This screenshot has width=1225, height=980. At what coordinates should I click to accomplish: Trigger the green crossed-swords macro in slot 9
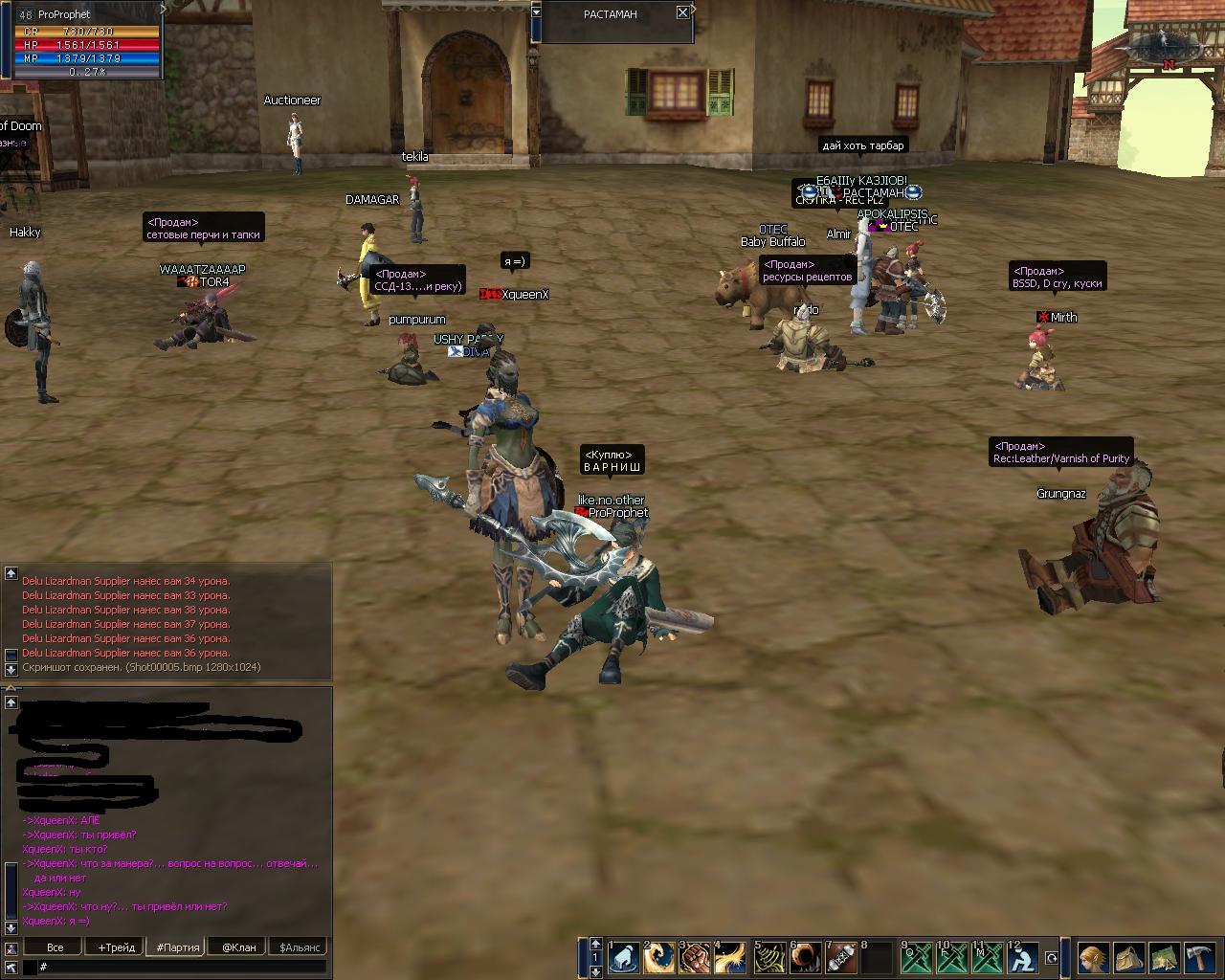[x=917, y=957]
